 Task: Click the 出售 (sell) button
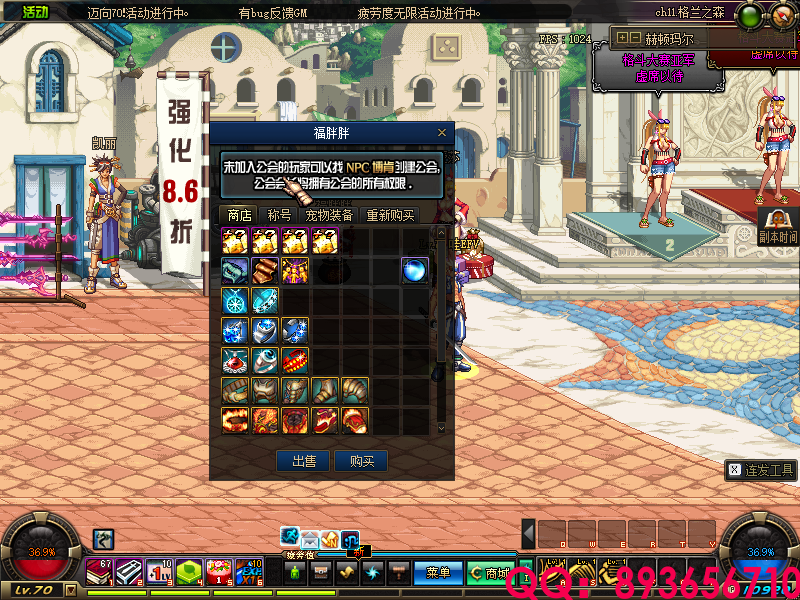pos(304,461)
